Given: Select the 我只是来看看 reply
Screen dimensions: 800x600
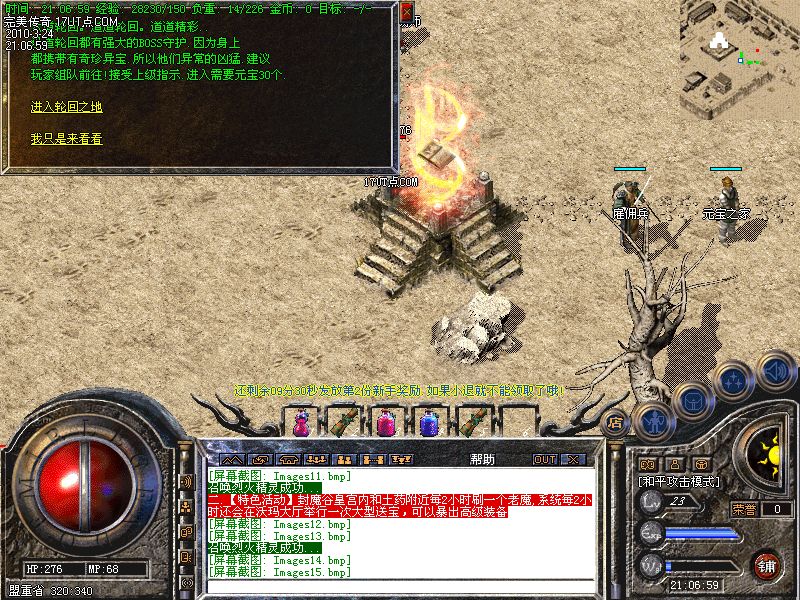Looking at the screenshot, I should click(66, 139).
